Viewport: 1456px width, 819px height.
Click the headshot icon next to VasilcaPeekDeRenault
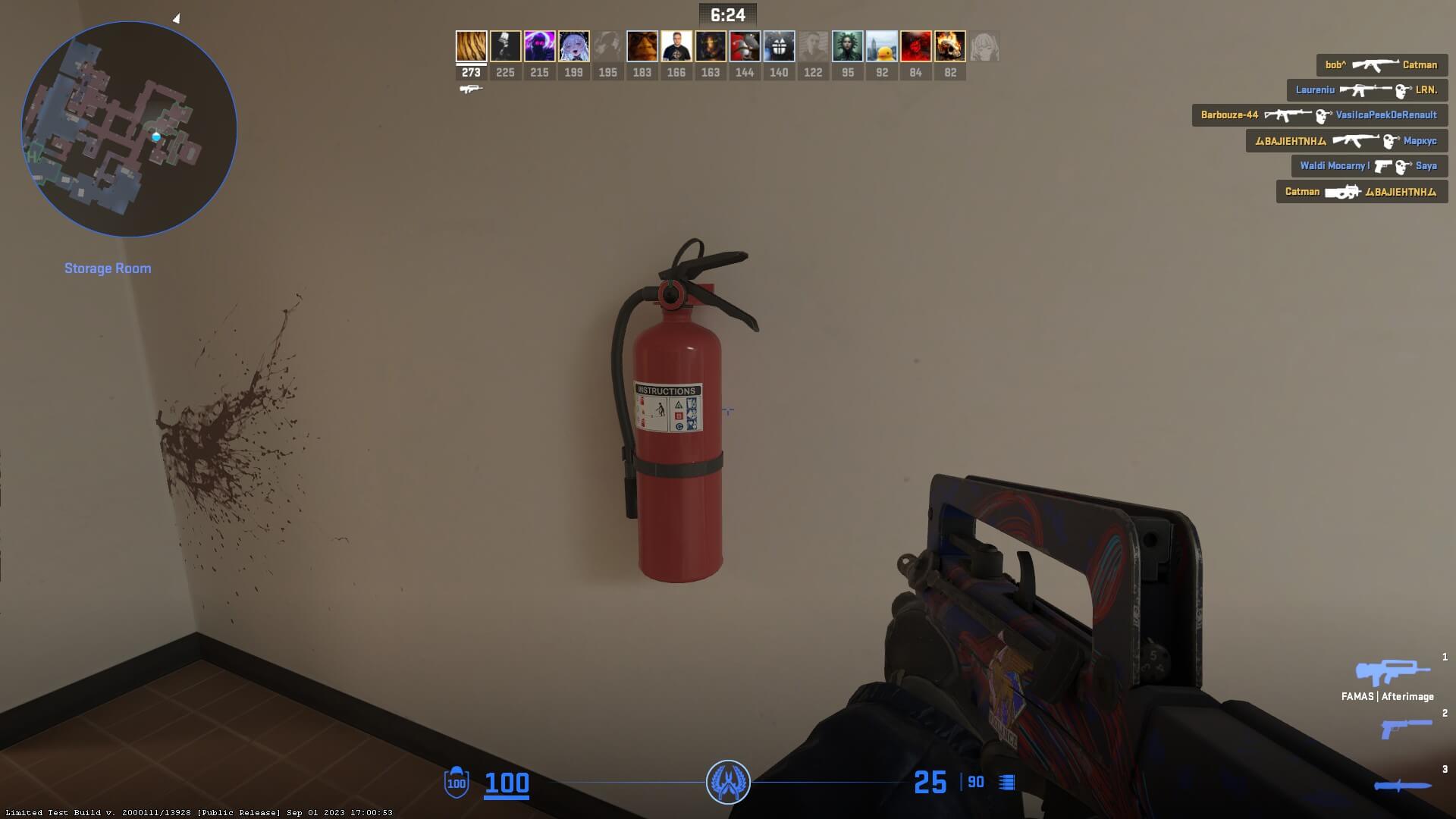pyautogui.click(x=1323, y=115)
